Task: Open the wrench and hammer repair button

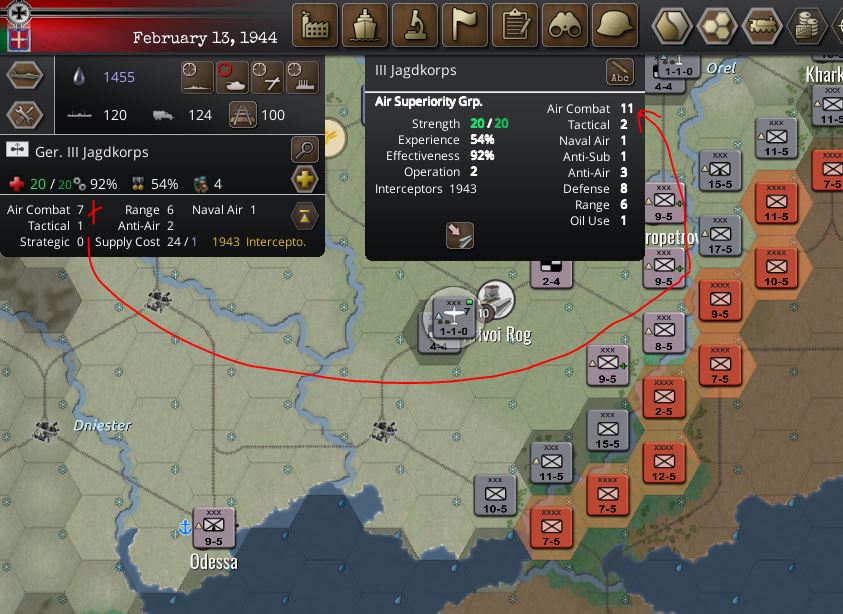Action: click(24, 115)
